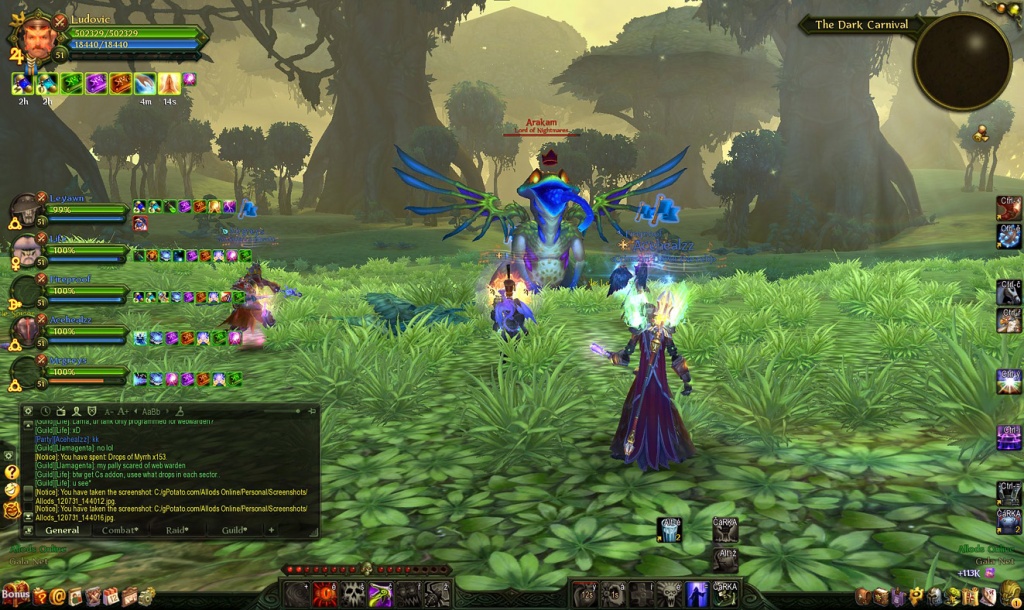Open the calendar icon in bottom menu
The width and height of the screenshot is (1024, 610).
(x=110, y=597)
